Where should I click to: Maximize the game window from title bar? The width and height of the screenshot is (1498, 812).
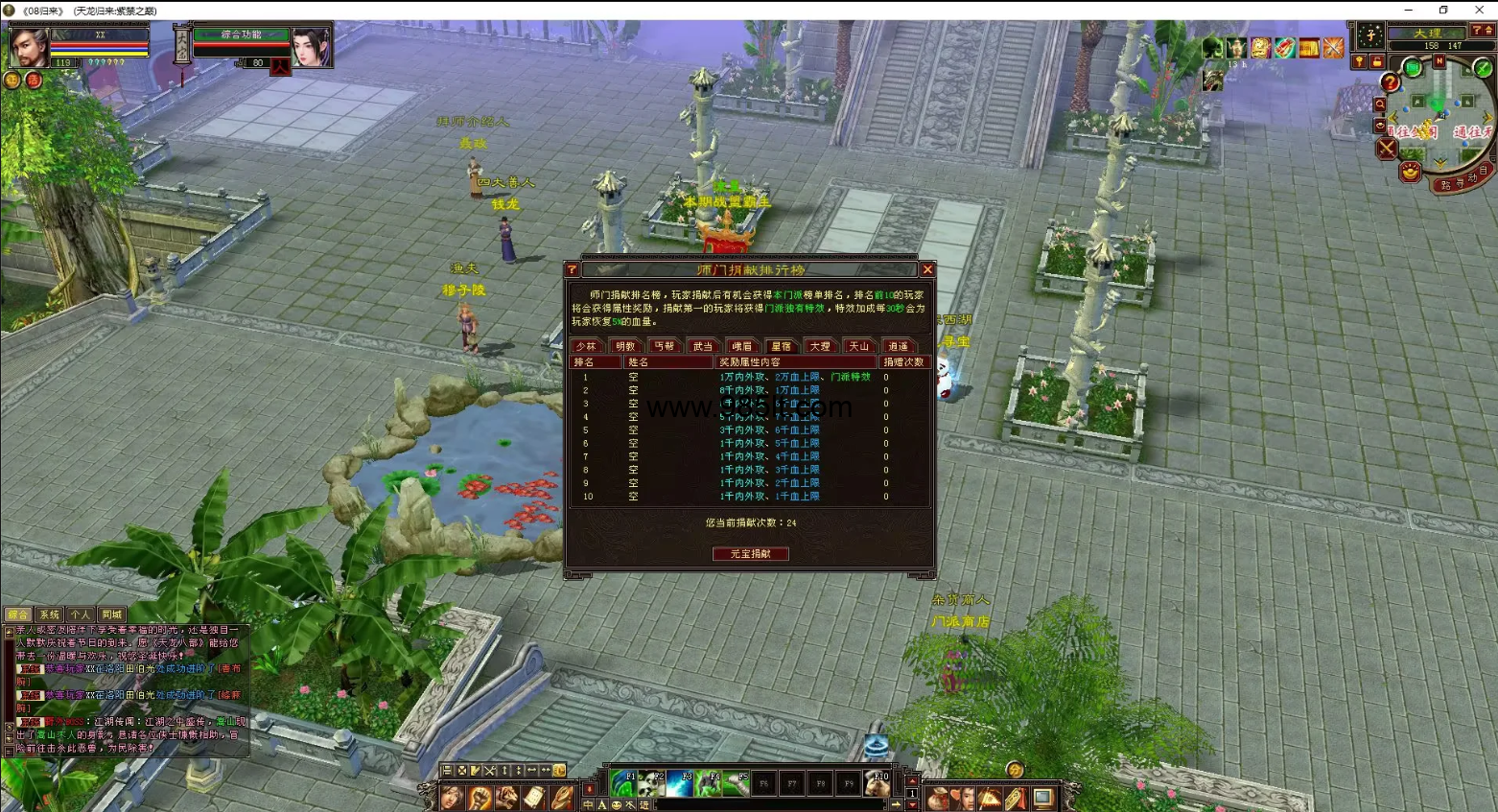tap(1443, 10)
